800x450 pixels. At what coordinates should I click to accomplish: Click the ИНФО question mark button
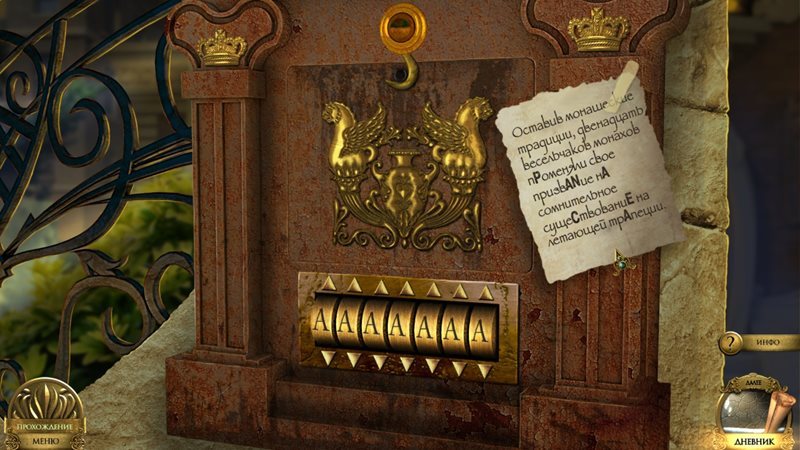(732, 343)
